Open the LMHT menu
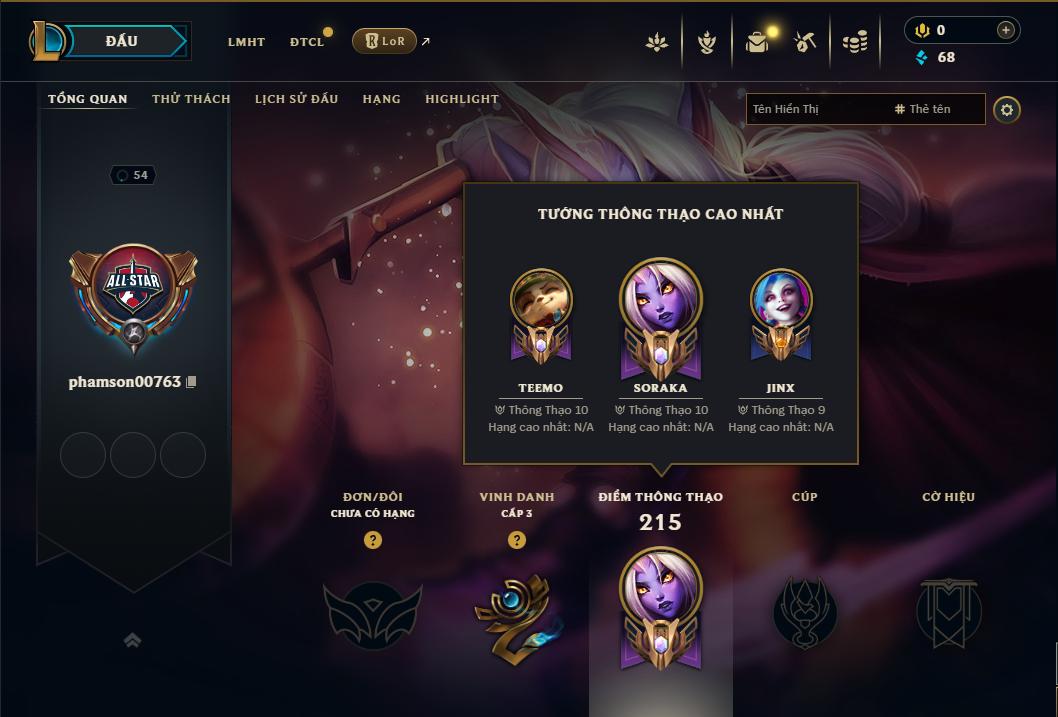The width and height of the screenshot is (1058, 717). tap(246, 42)
